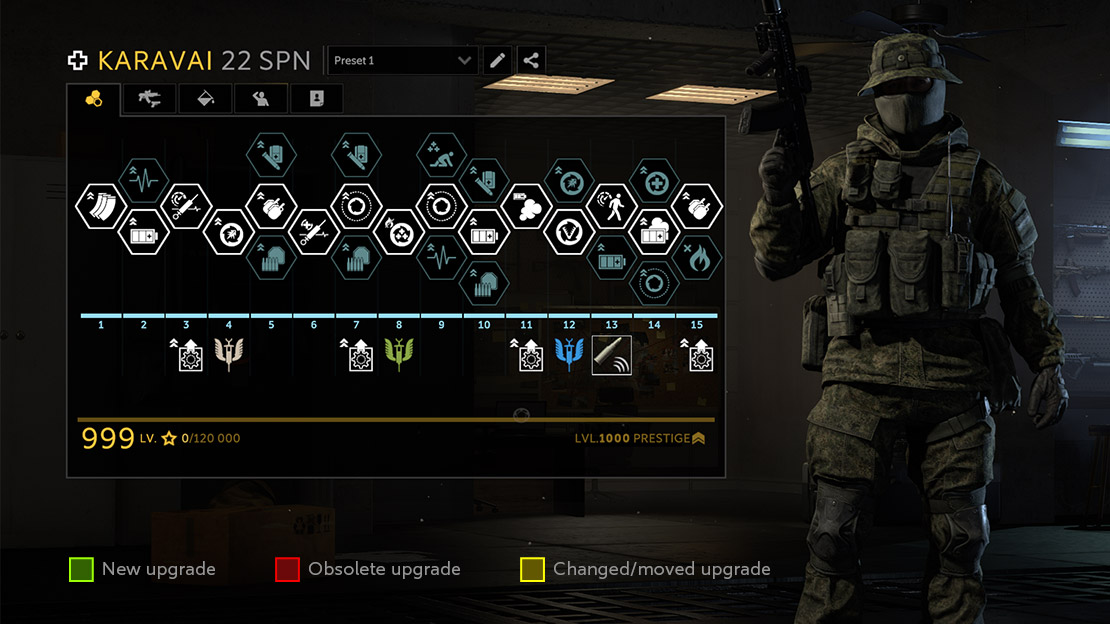Open the paint bucket camouflage tab

[205, 99]
